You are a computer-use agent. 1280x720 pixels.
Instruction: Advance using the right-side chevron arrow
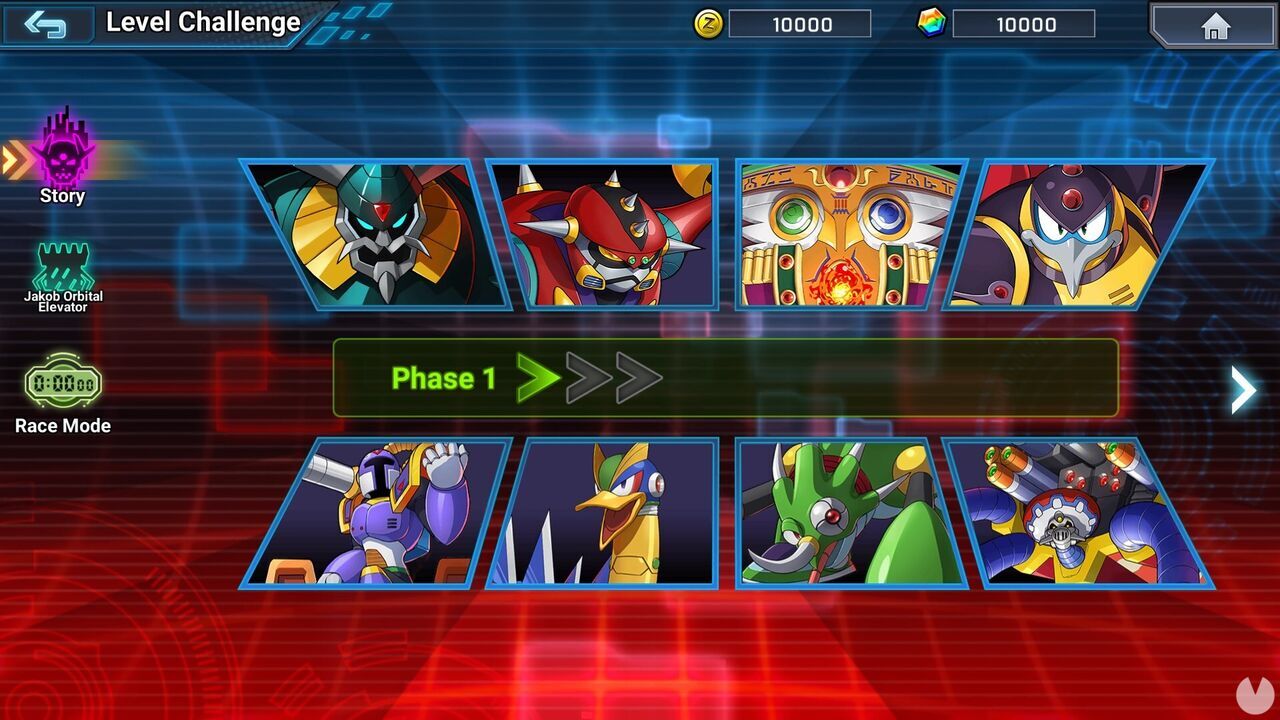[1243, 390]
